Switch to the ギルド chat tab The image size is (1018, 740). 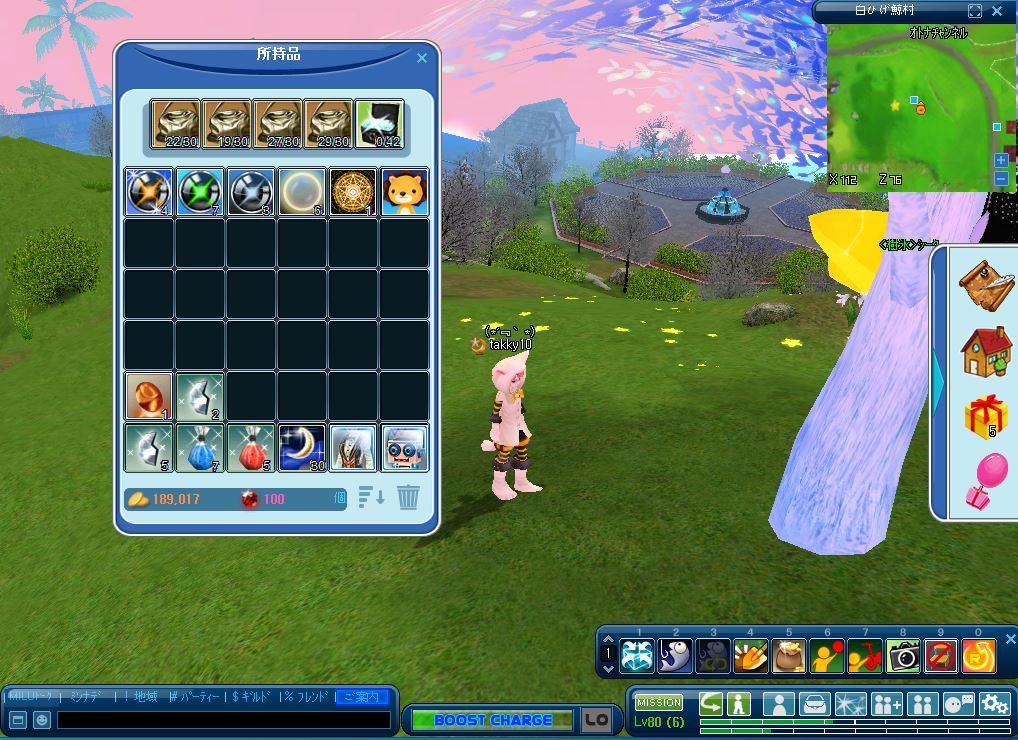pos(252,696)
